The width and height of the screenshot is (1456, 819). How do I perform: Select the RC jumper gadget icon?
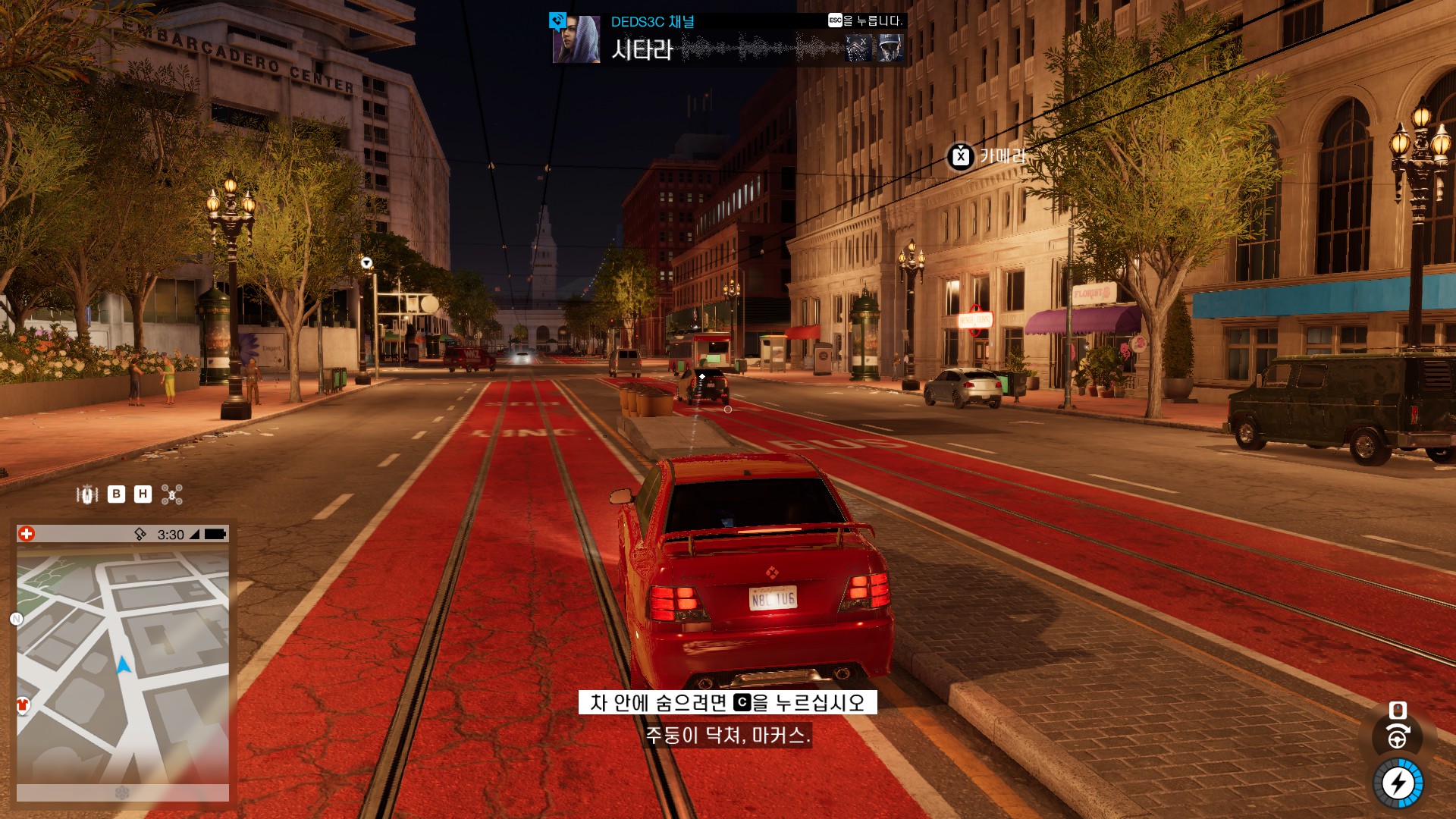coord(87,495)
